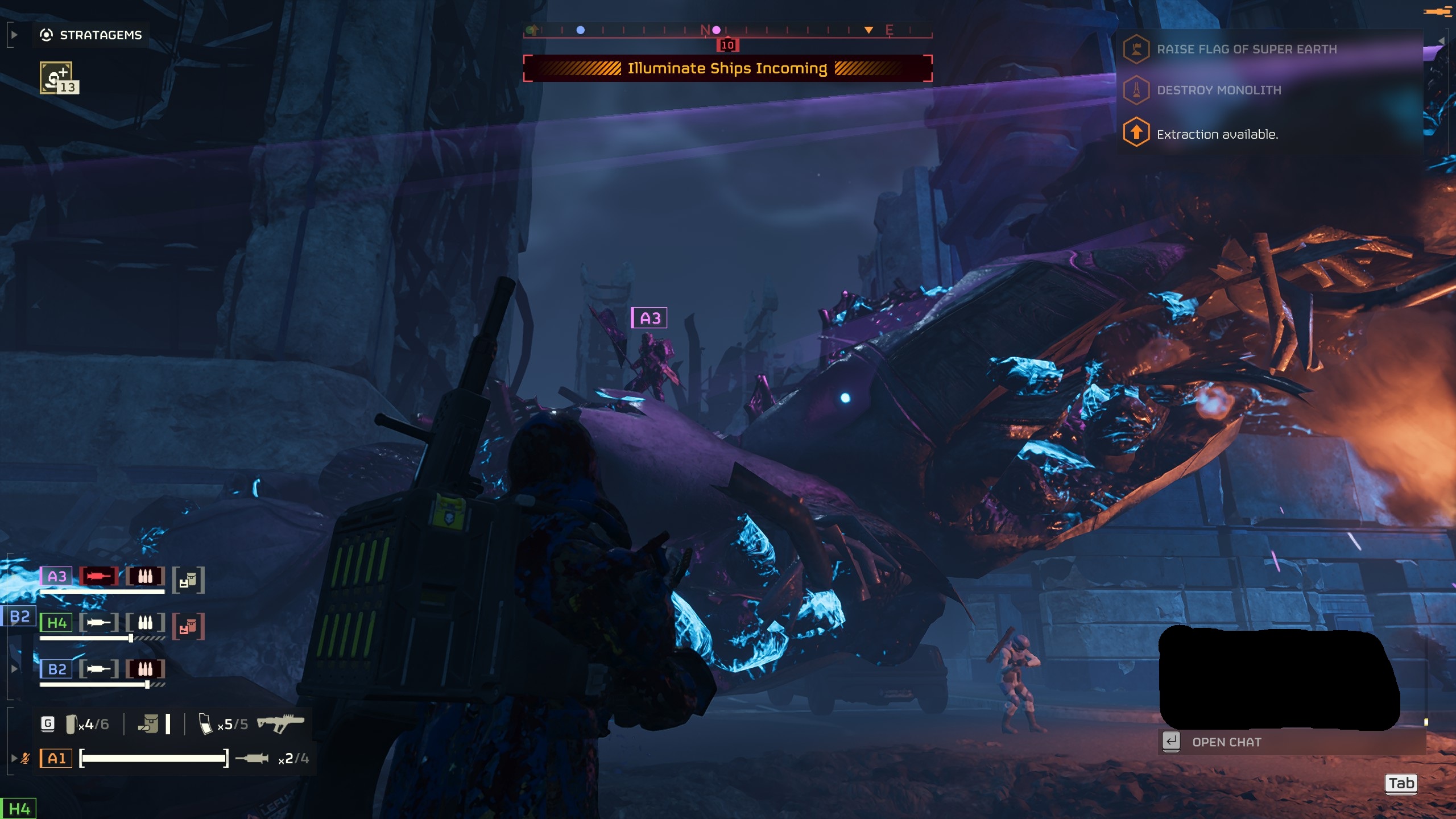Select the Destroy Monolith objective

[x=1218, y=90]
